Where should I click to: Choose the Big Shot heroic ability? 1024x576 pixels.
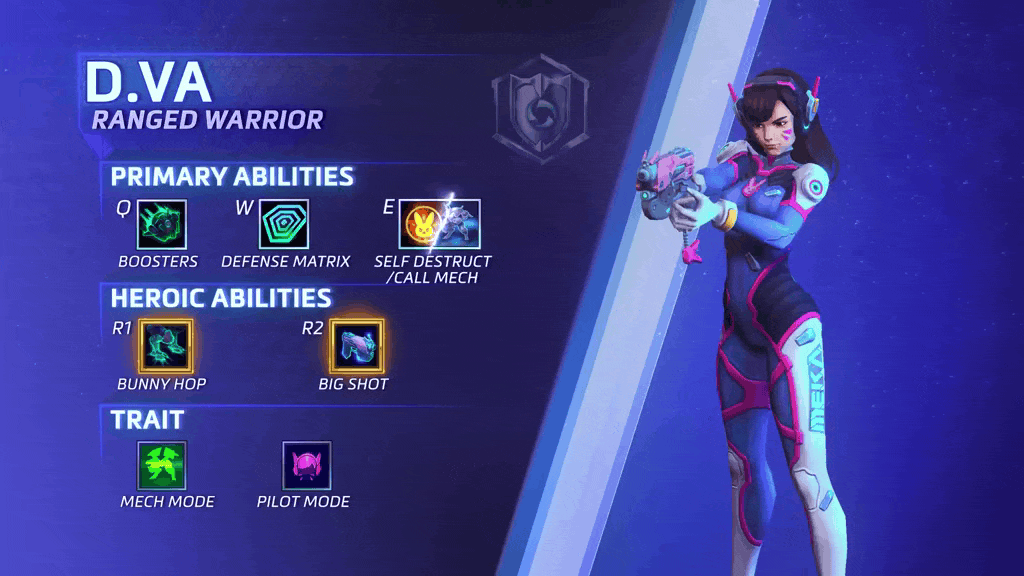[x=355, y=345]
